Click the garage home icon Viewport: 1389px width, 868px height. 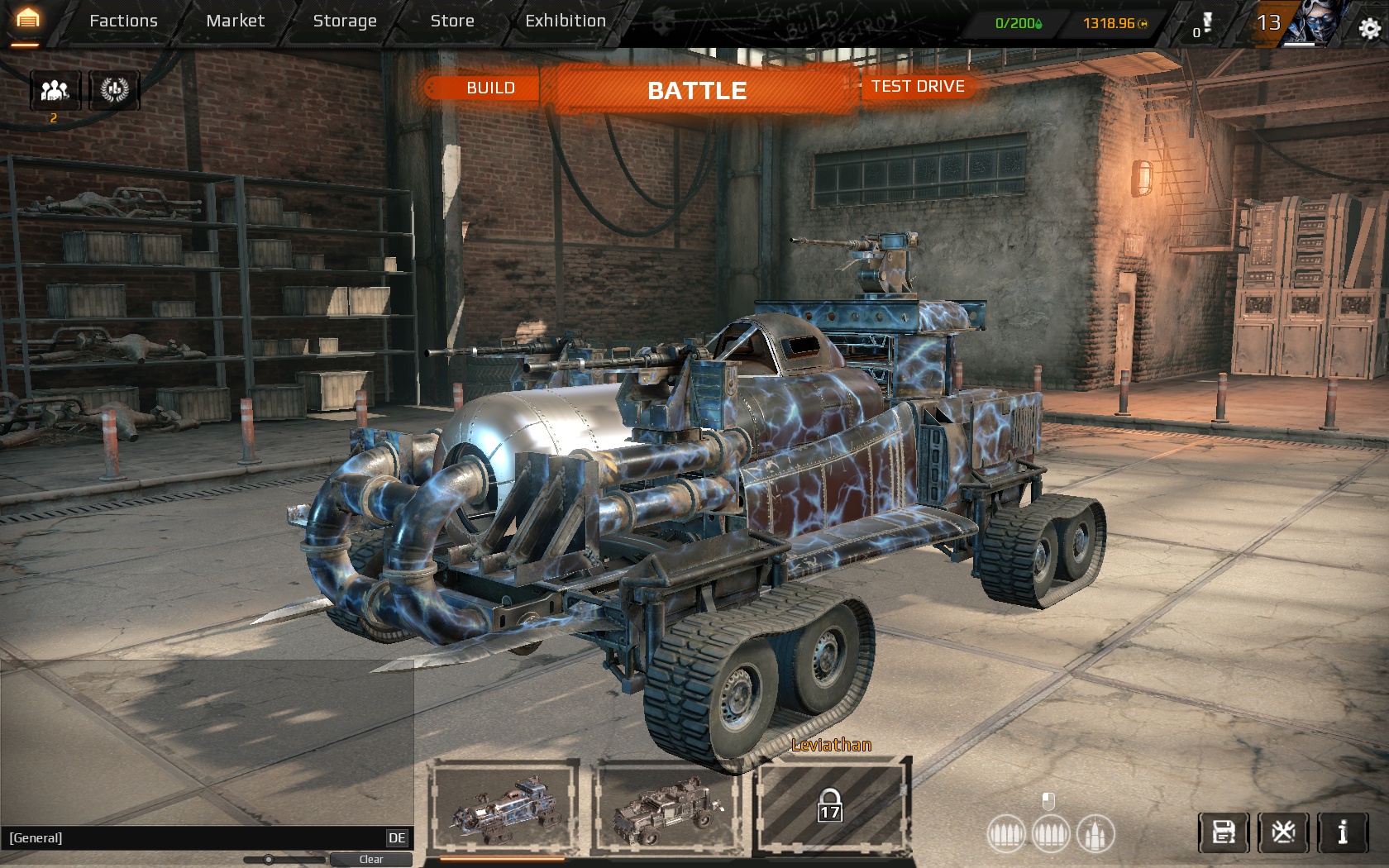pyautogui.click(x=27, y=20)
